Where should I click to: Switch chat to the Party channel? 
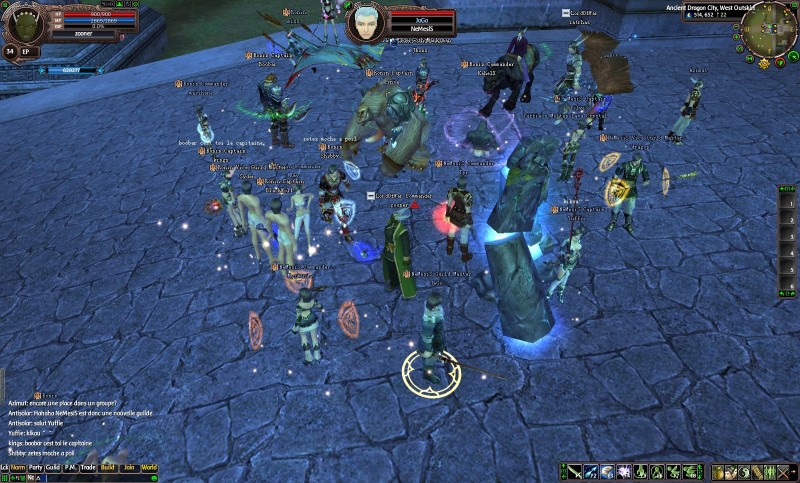35,467
